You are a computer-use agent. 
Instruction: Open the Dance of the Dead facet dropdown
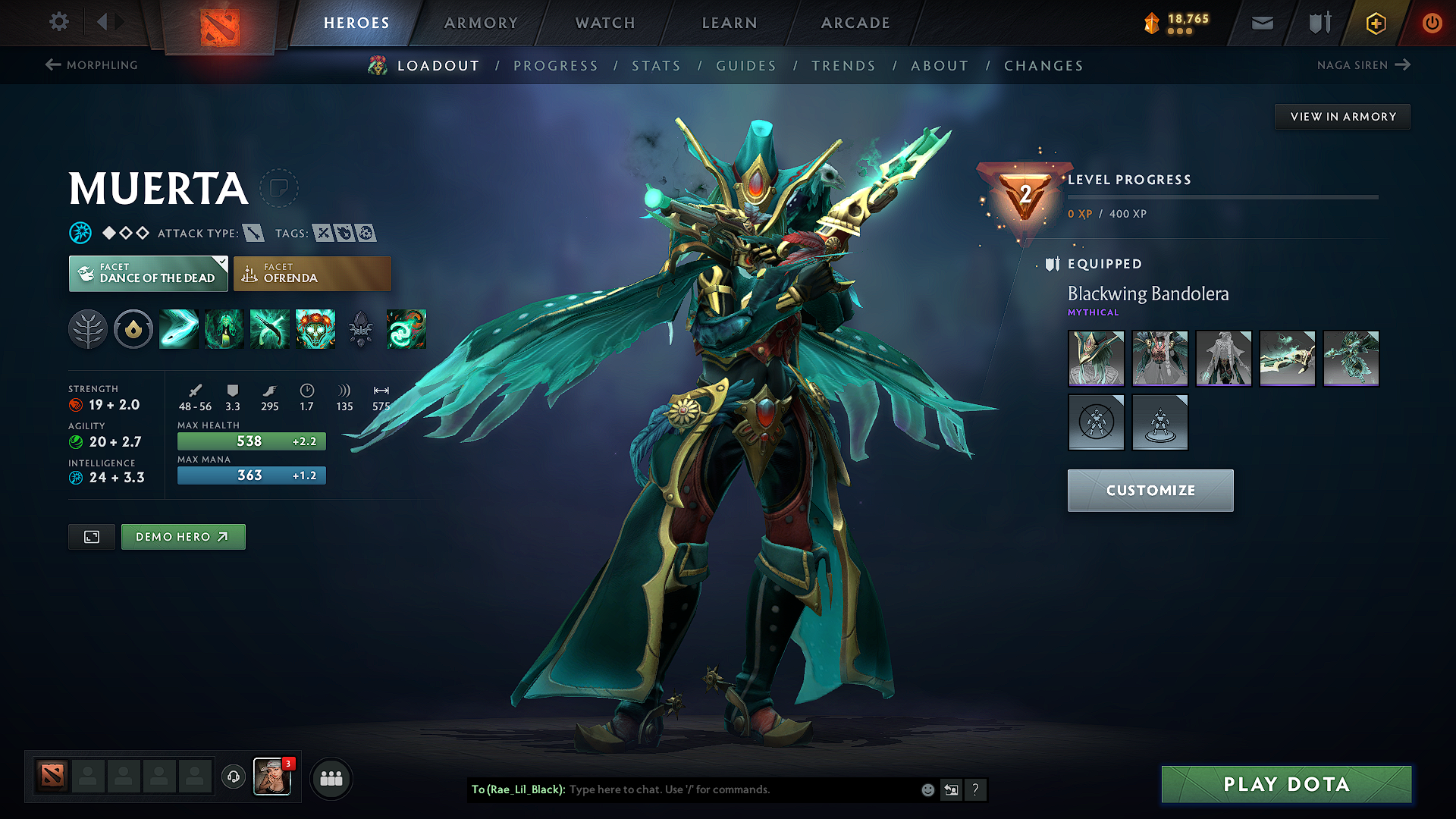coord(221,263)
